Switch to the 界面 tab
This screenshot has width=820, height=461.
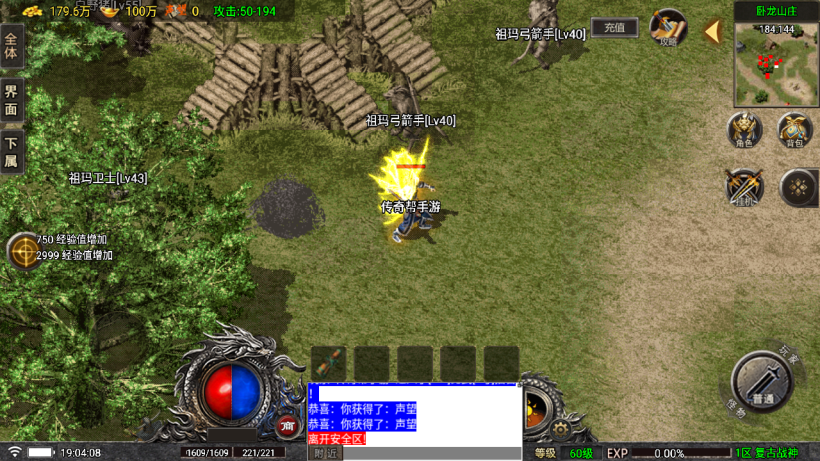pyautogui.click(x=11, y=101)
